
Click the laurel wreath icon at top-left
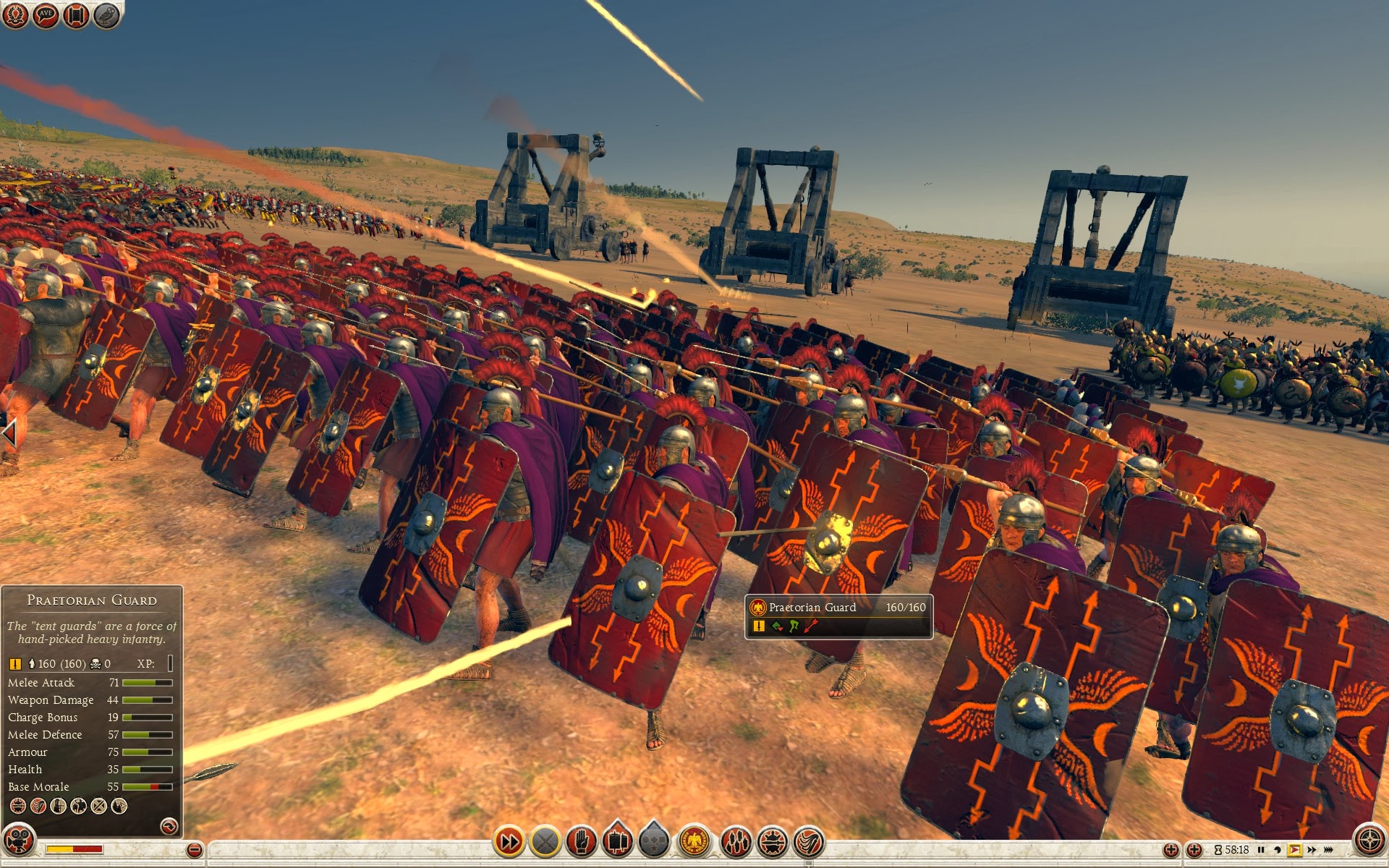15,15
